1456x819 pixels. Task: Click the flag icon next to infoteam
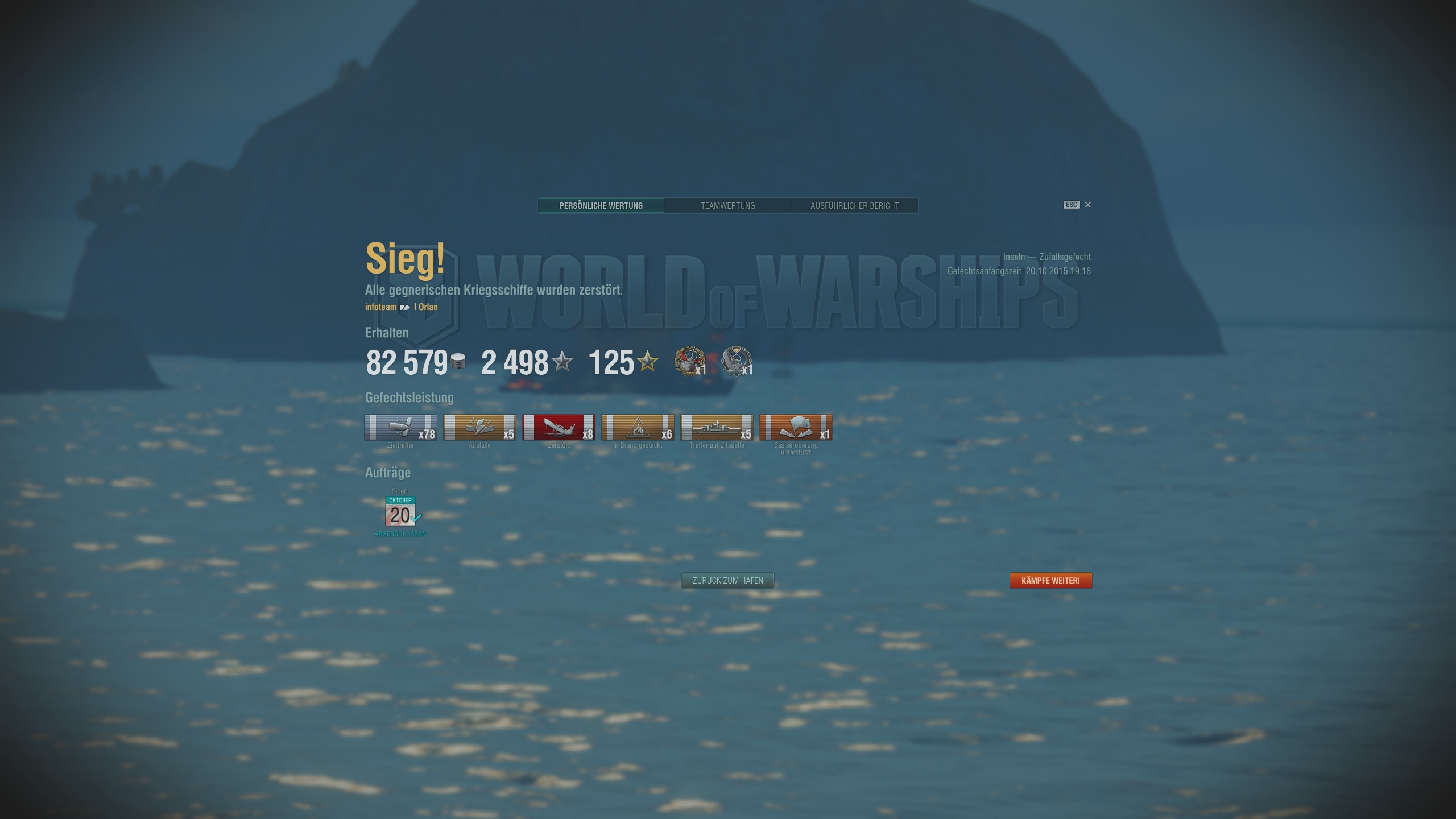click(405, 306)
